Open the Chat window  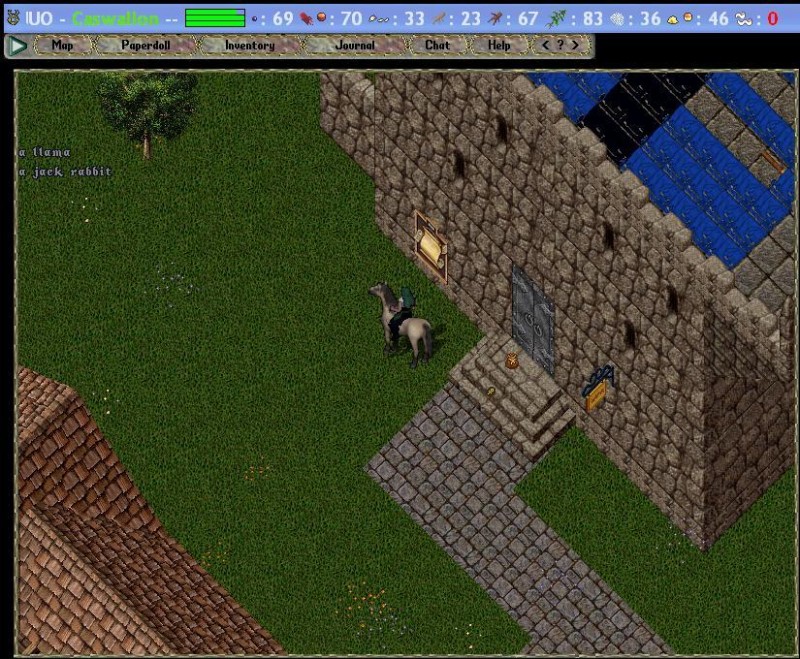click(x=437, y=45)
